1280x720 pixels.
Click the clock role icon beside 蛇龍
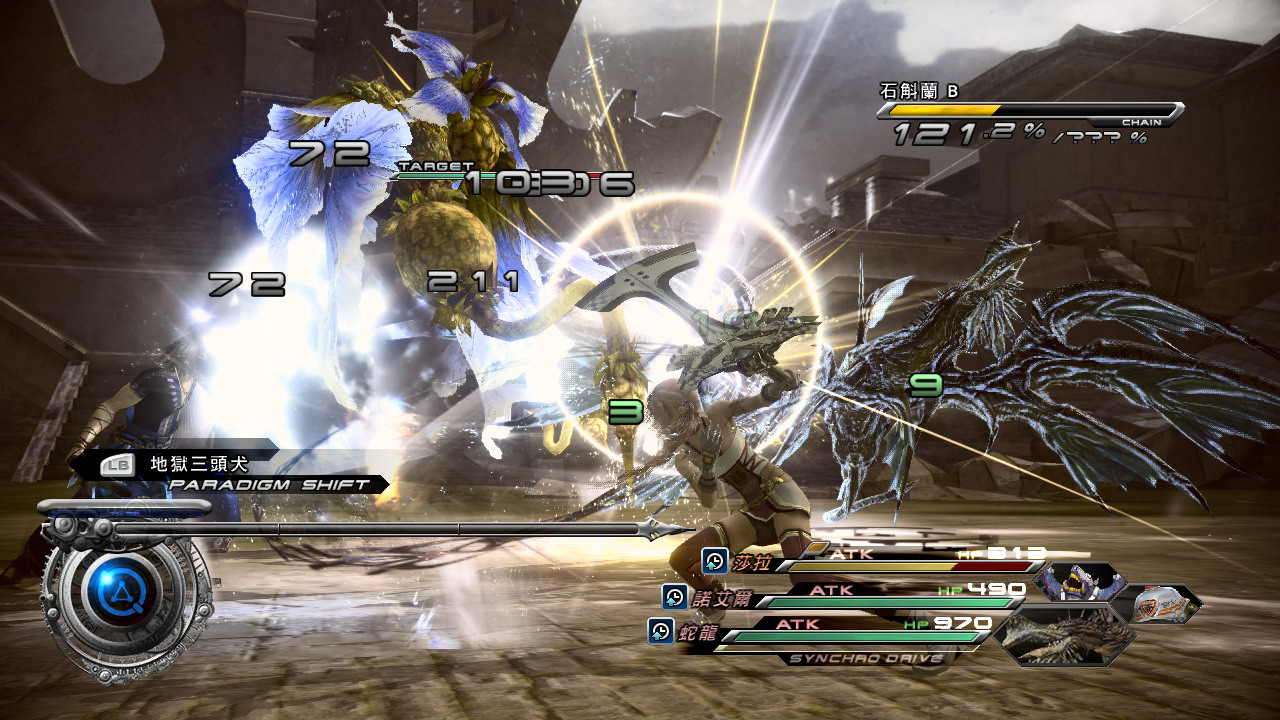coord(660,630)
